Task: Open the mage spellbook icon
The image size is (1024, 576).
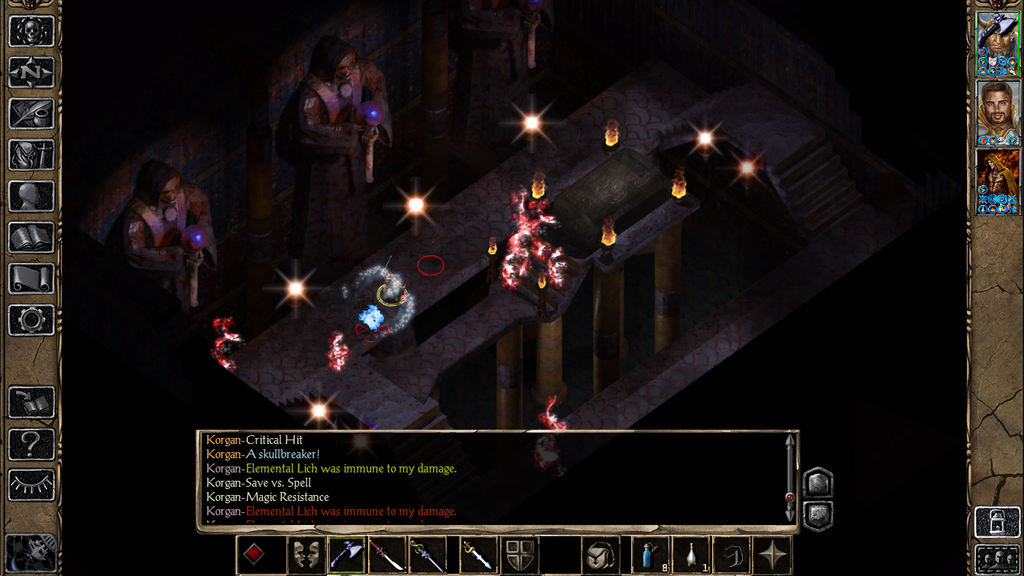Action: (31, 238)
